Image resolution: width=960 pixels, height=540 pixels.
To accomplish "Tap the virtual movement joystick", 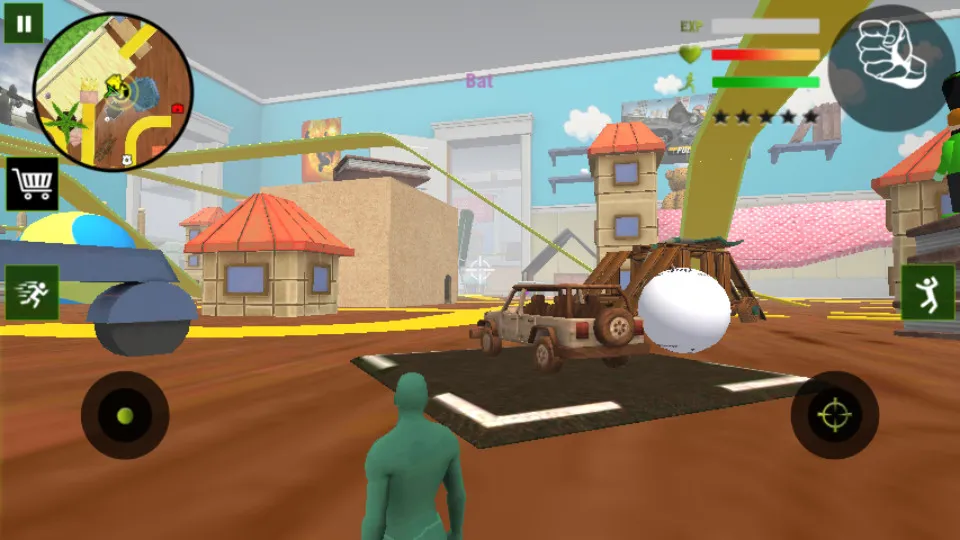I will 125,415.
